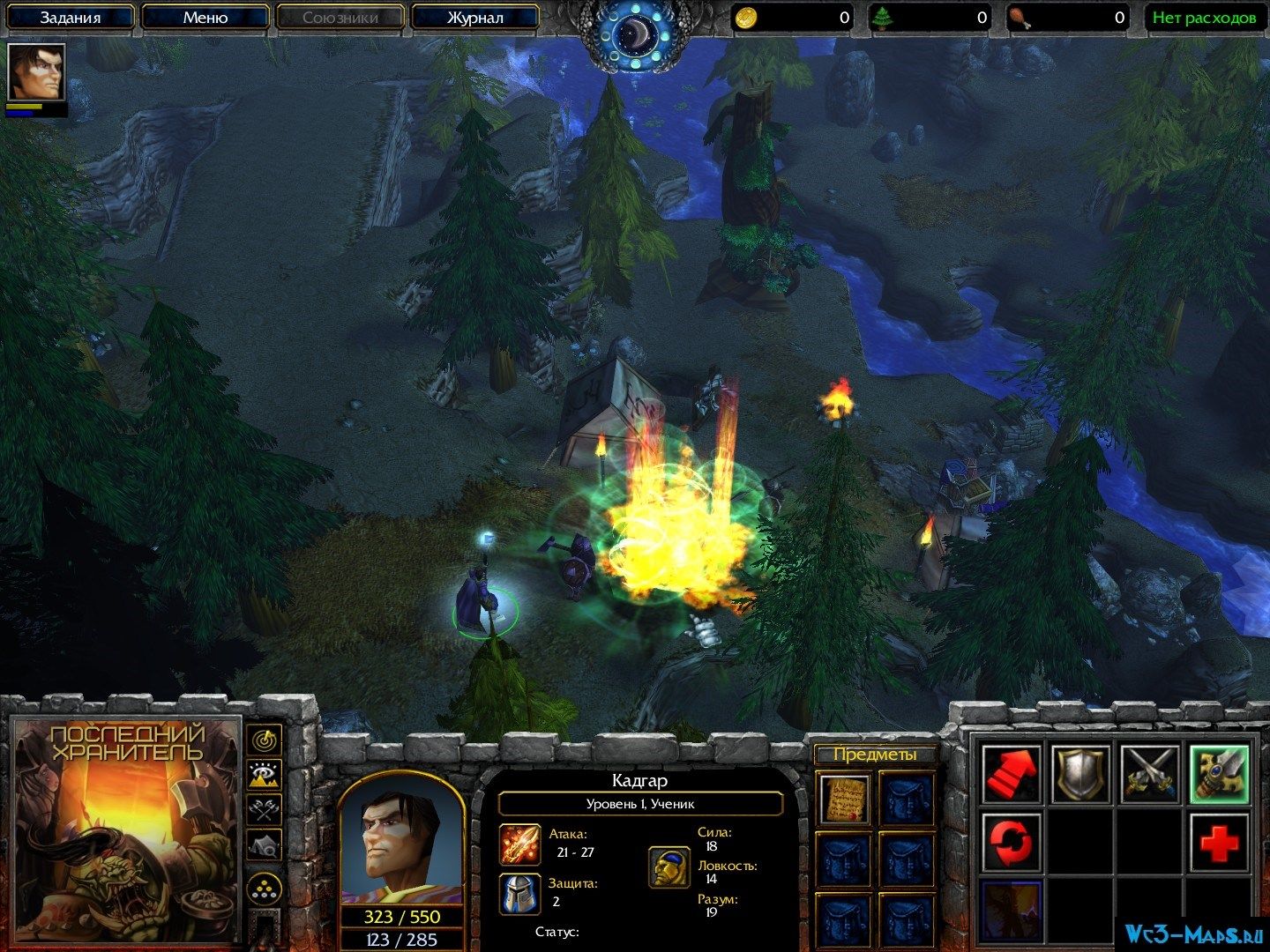Open the Меню game menu
The height and width of the screenshot is (952, 1270).
205,17
